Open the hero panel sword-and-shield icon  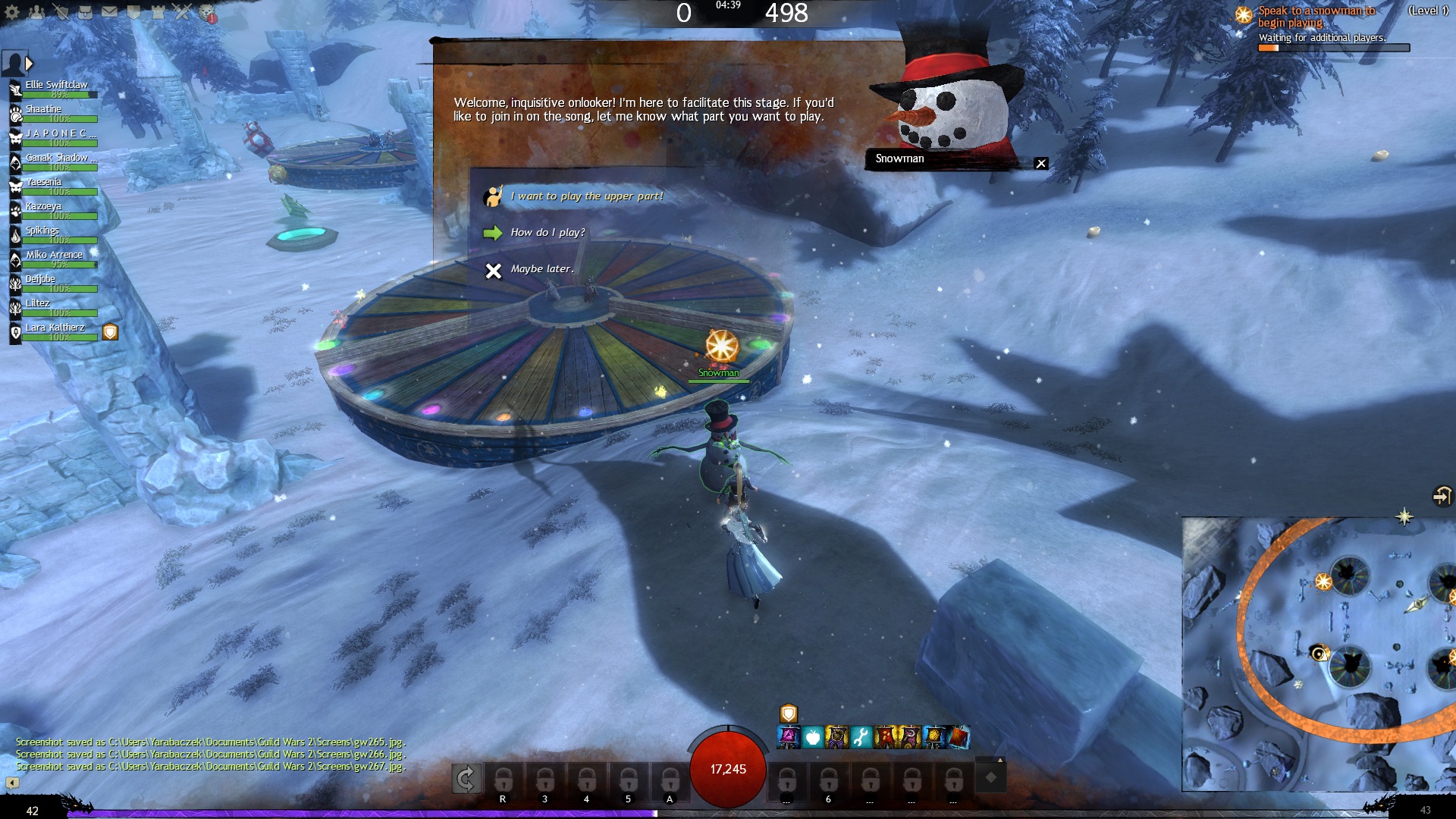click(x=61, y=12)
